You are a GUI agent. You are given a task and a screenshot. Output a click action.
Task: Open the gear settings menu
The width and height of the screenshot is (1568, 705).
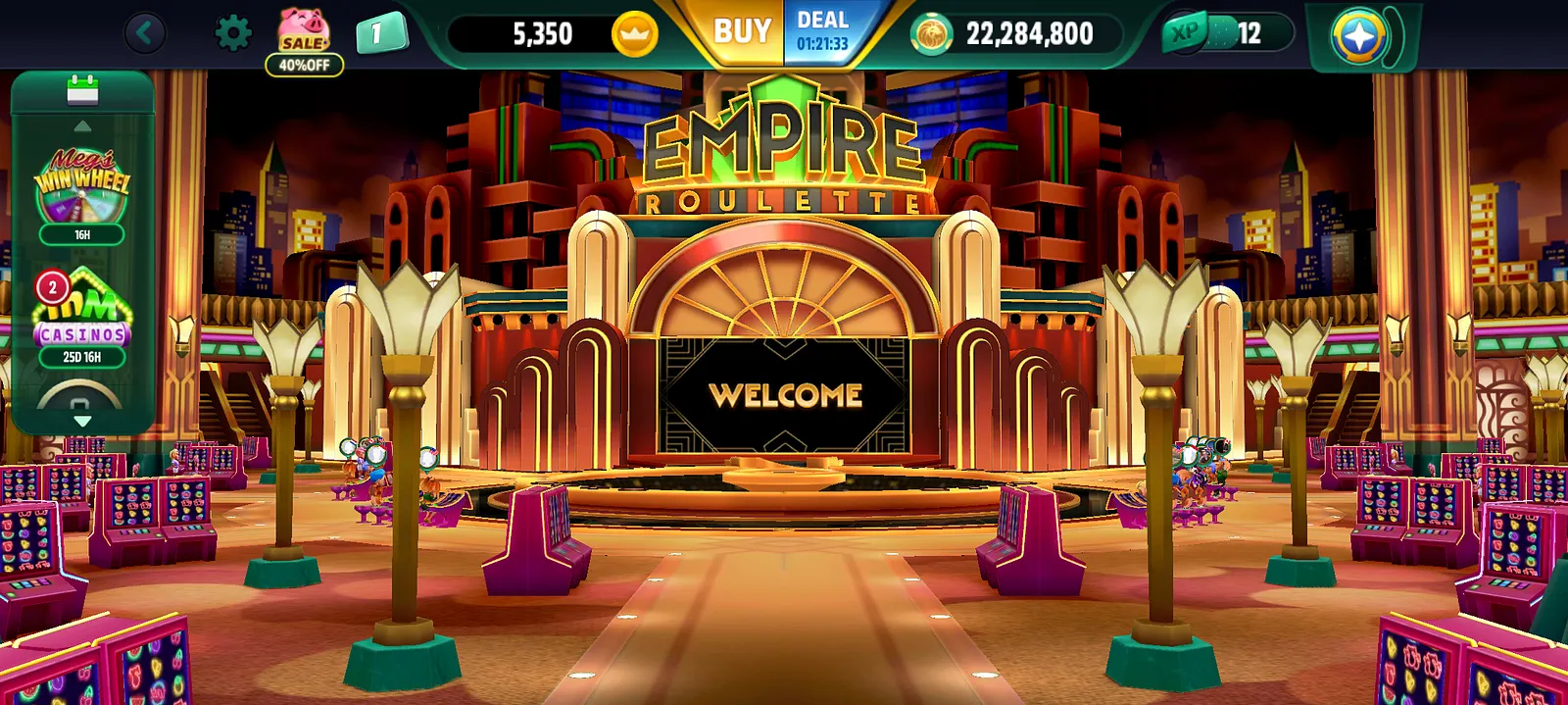pos(232,34)
